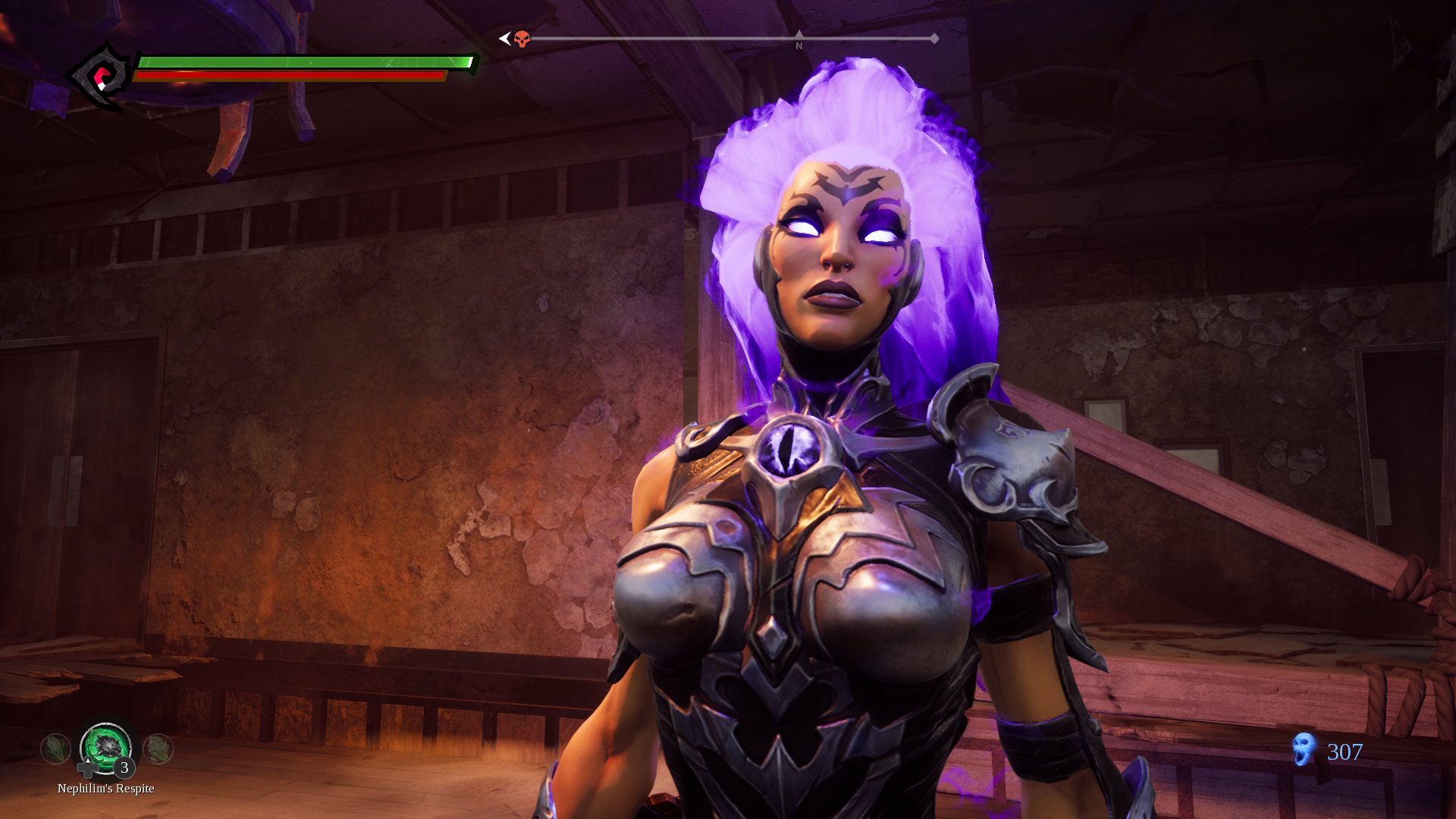Viewport: 1456px width, 819px height.
Task: Click the spiral form emblem beside the health bar
Action: (102, 77)
